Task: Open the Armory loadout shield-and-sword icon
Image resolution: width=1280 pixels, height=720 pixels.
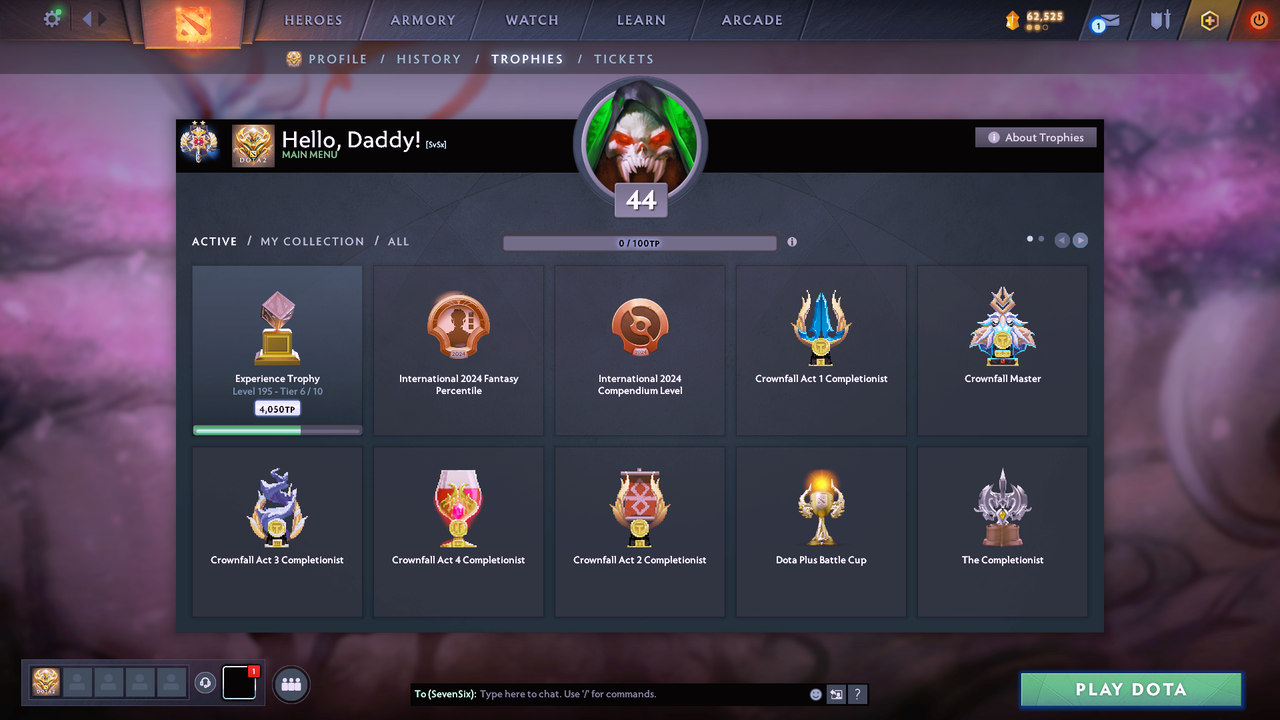Action: click(x=1158, y=18)
